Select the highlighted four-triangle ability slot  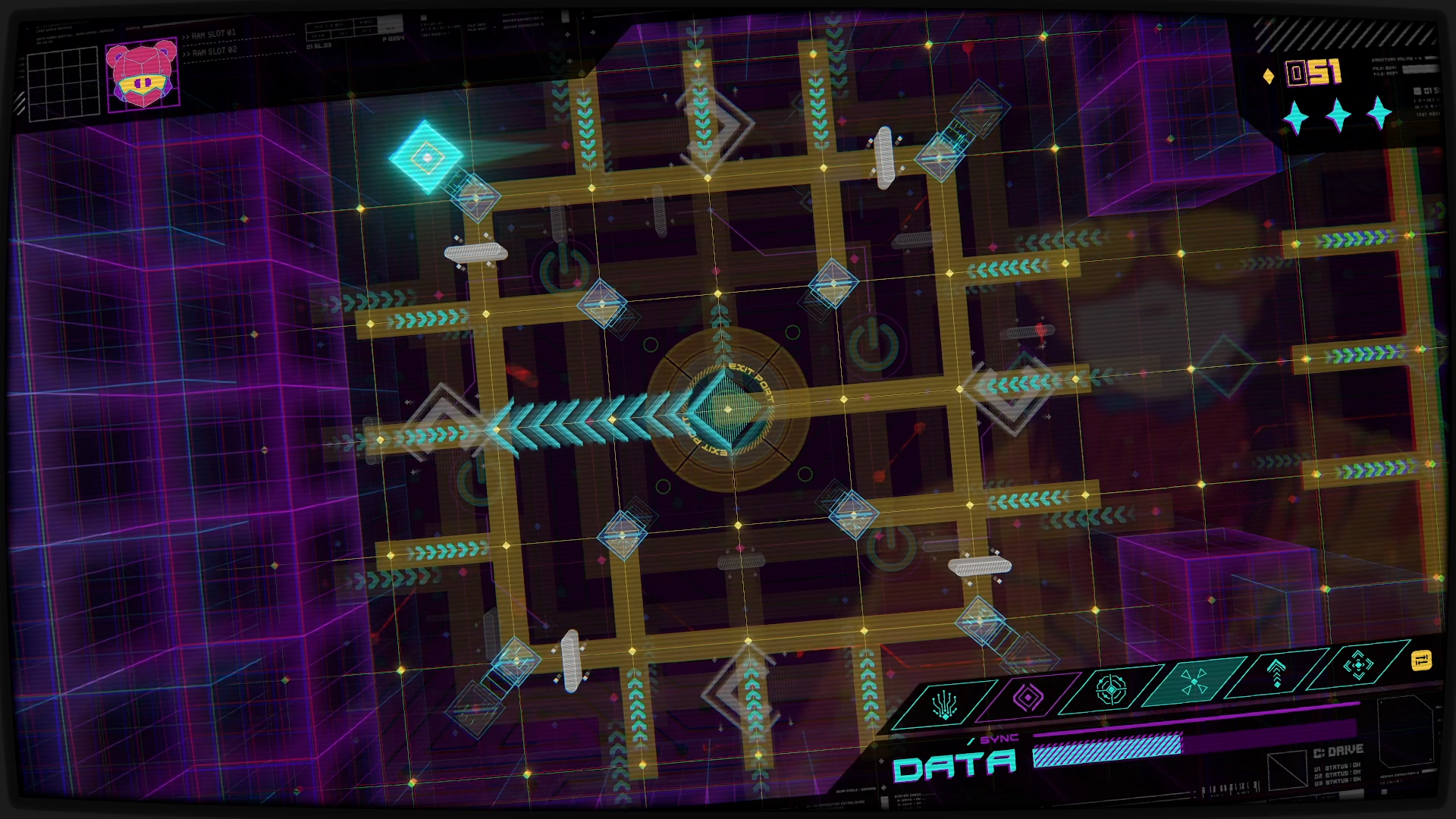click(1194, 680)
